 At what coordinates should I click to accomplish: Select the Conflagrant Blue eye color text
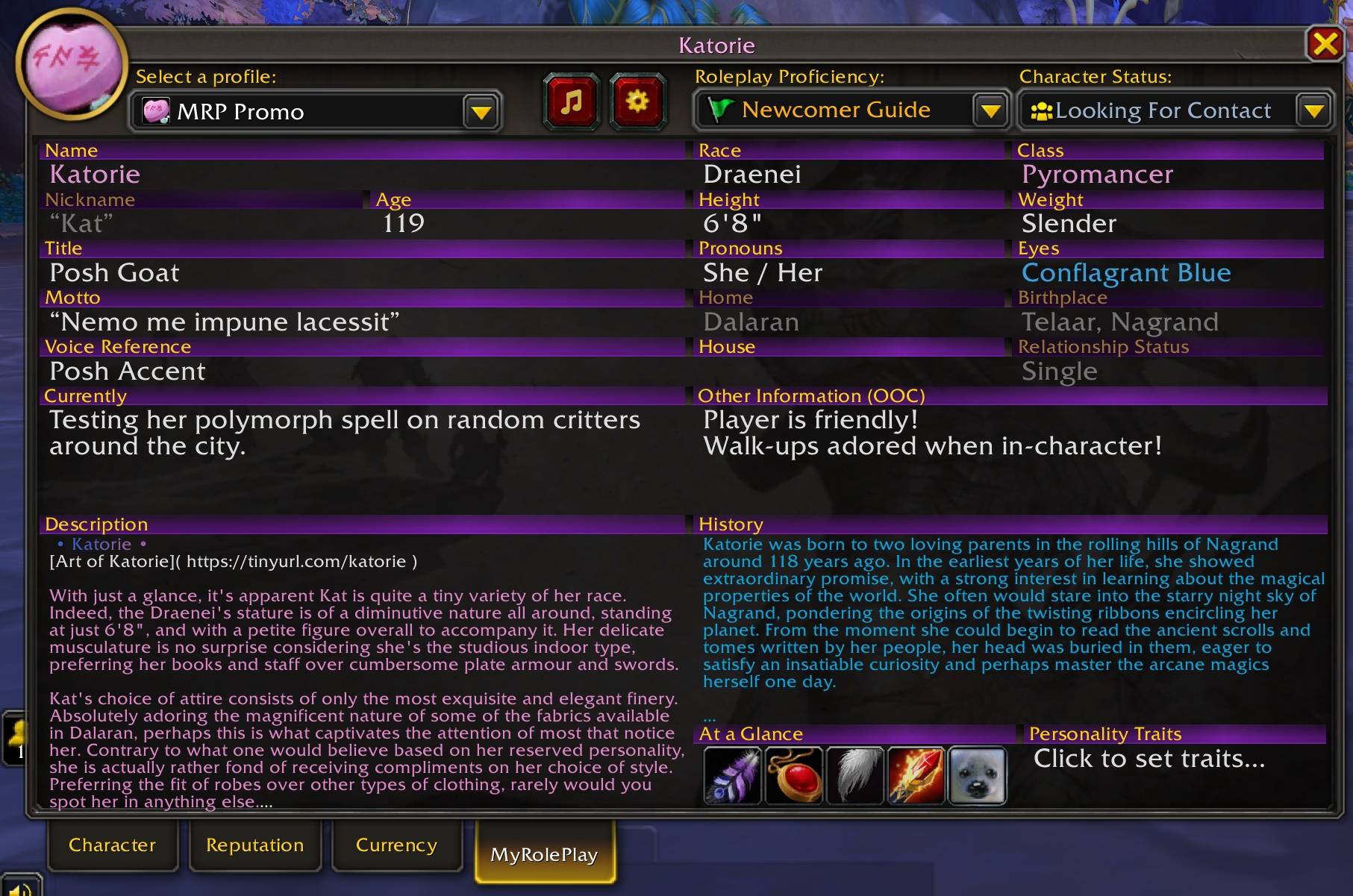pos(1126,272)
